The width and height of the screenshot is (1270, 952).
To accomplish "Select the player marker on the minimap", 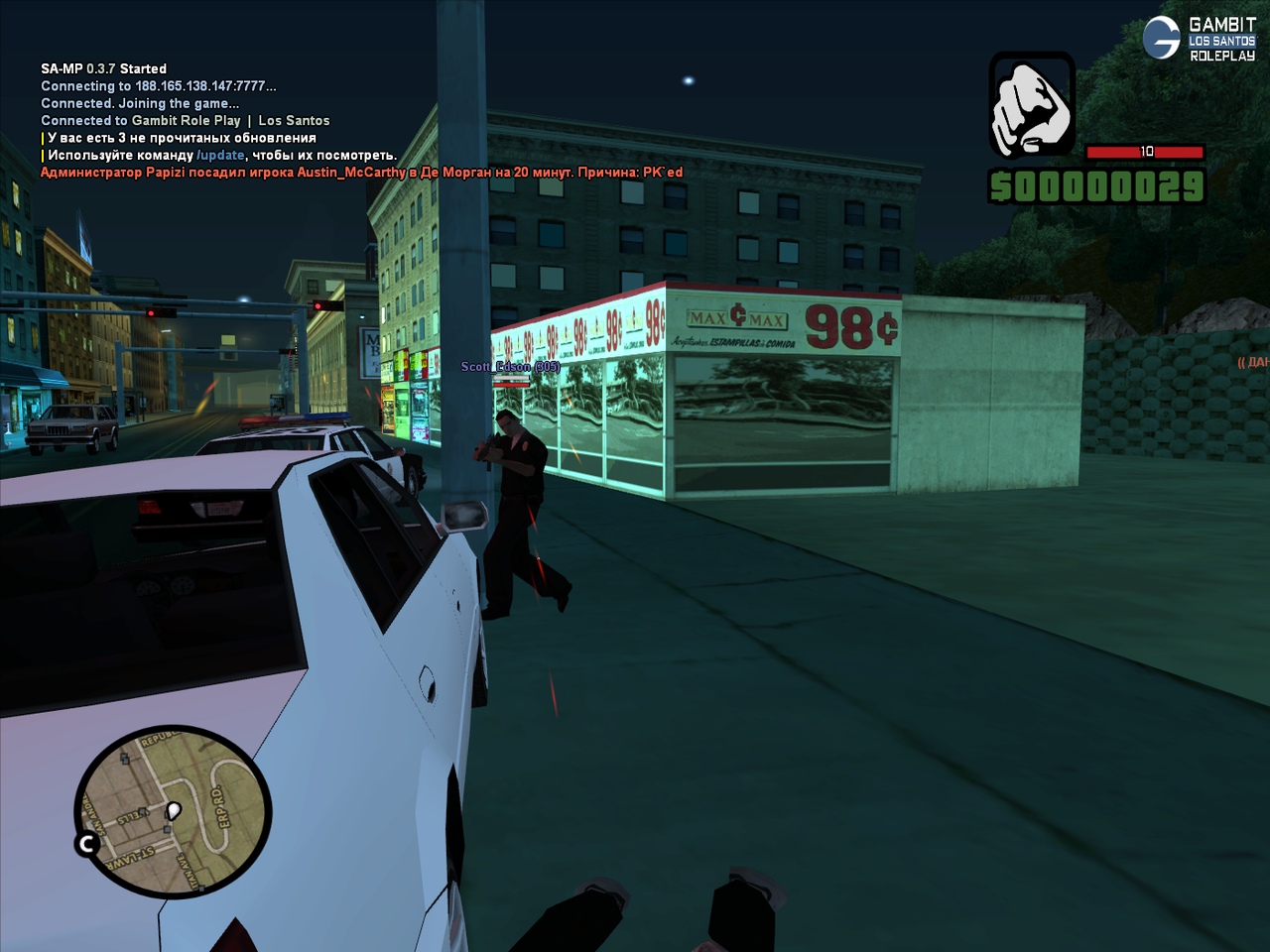I will (173, 811).
